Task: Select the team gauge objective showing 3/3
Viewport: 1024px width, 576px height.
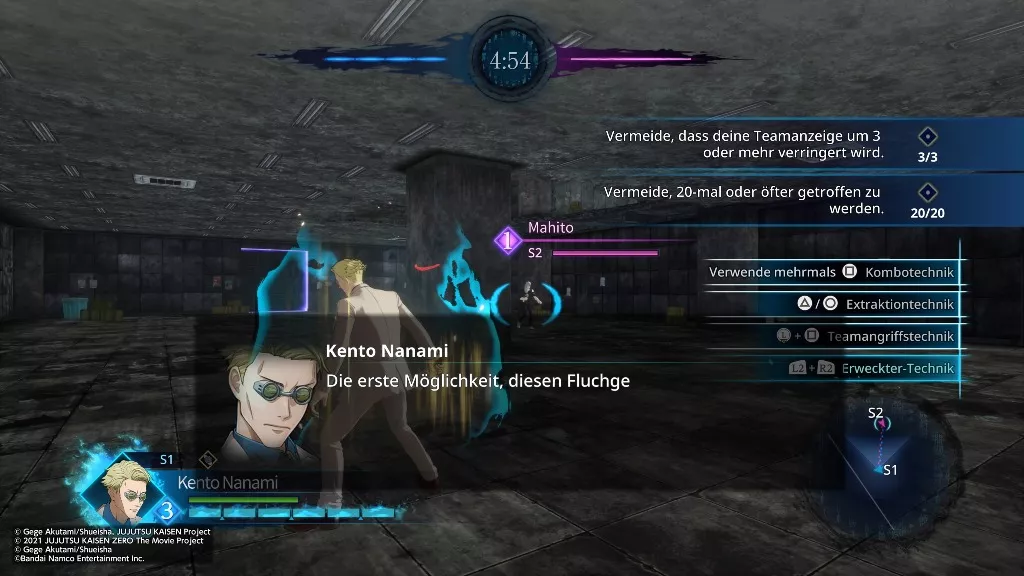Action: point(780,145)
